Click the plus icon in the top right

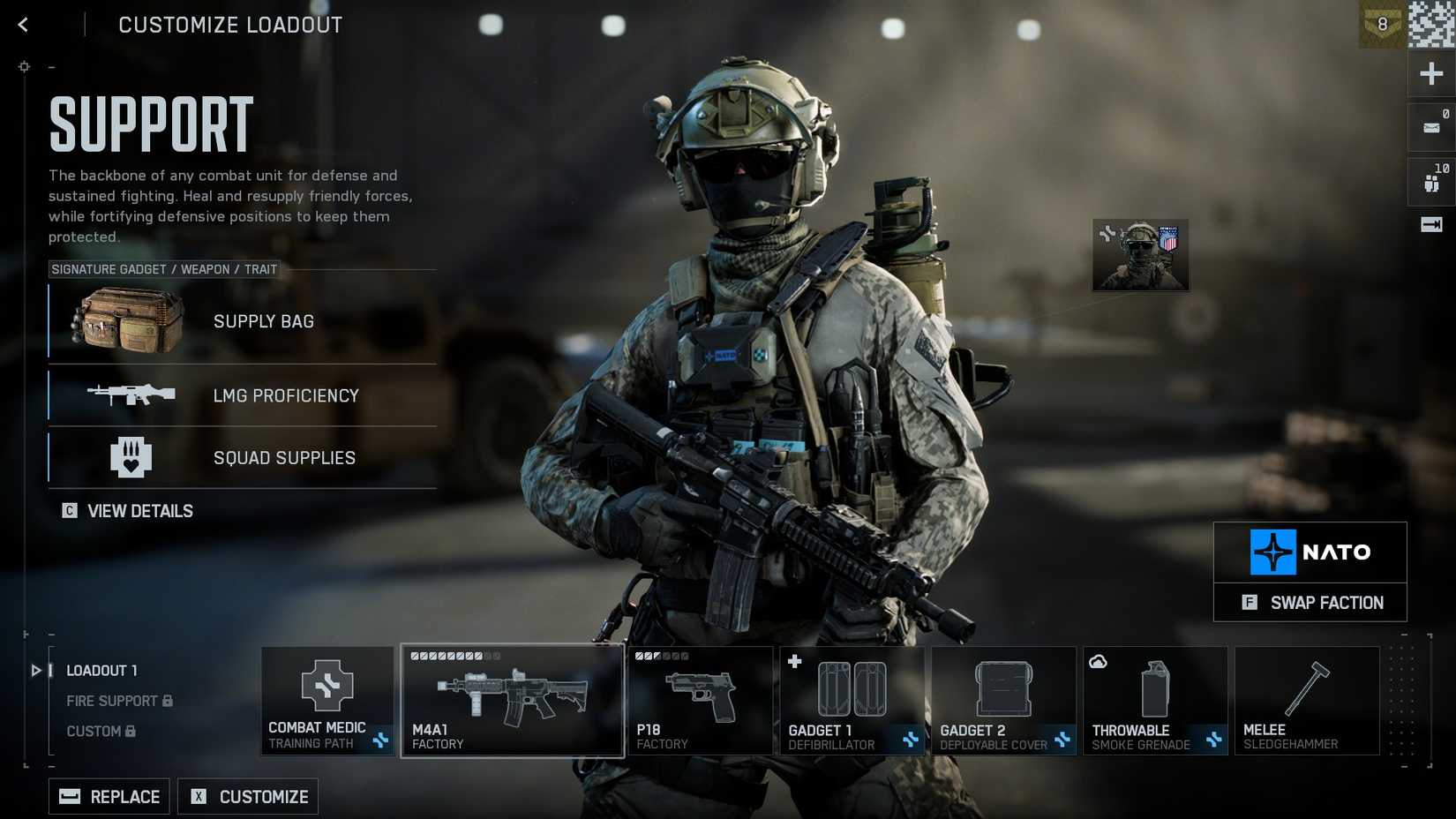point(1430,73)
